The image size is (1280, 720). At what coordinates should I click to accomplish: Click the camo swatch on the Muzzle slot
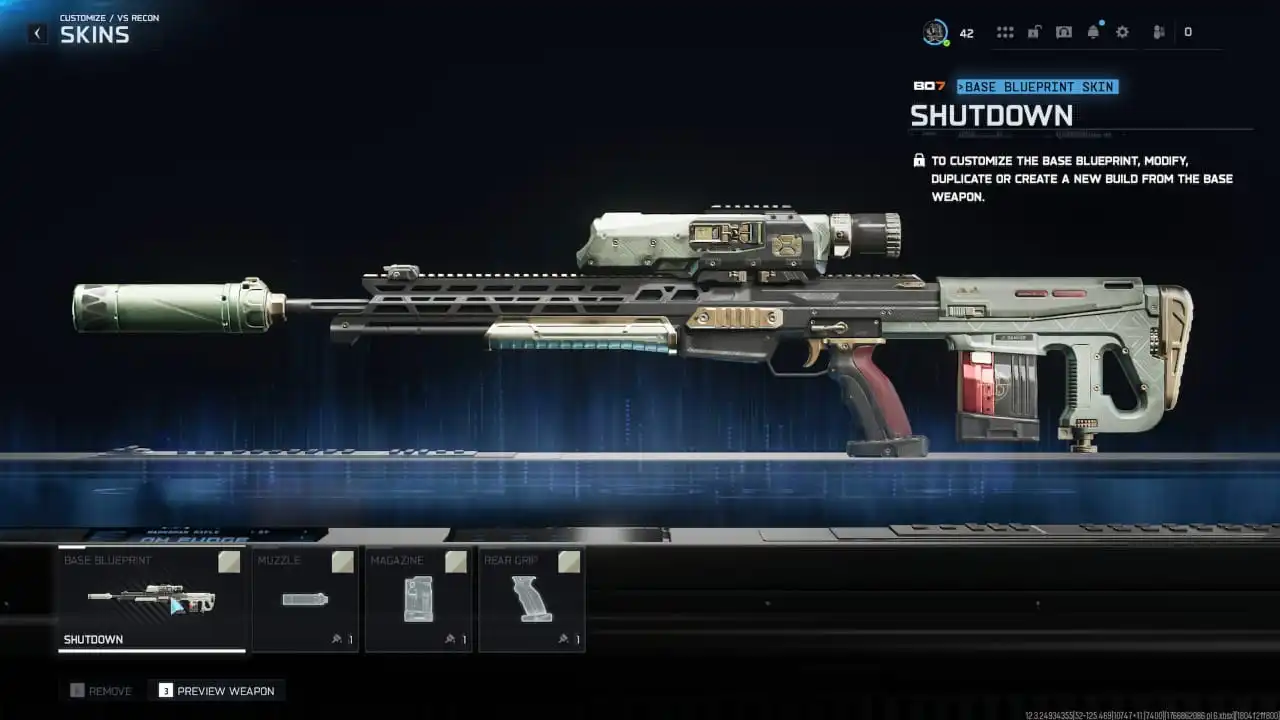pyautogui.click(x=341, y=562)
